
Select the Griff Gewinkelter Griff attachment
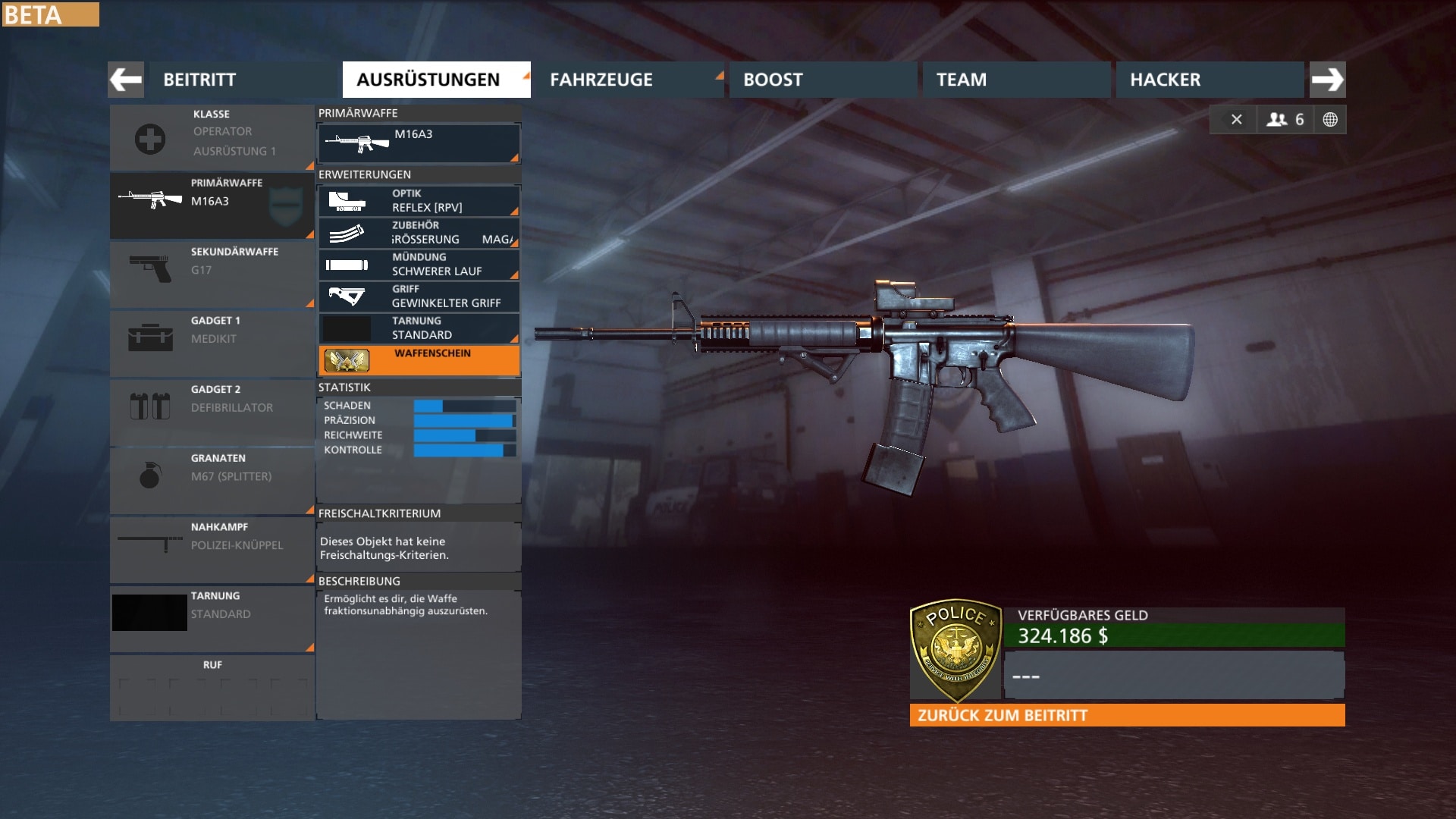[419, 297]
